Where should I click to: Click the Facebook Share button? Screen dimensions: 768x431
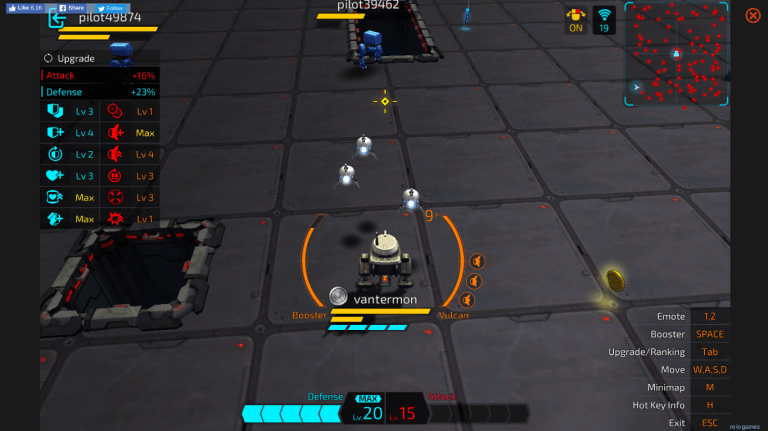tap(71, 7)
